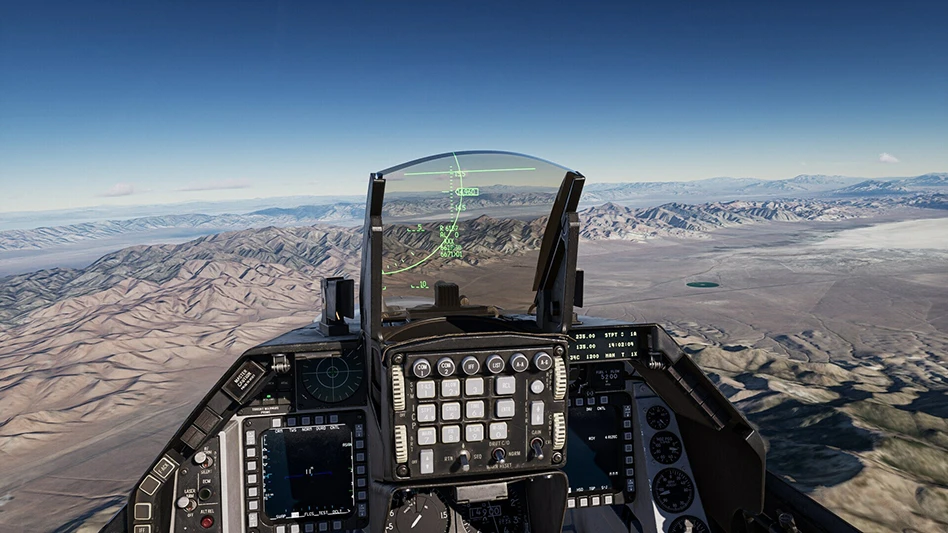Viewport: 948px width, 533px height.
Task: Push the COM 1 button on the ICP
Action: (422, 368)
